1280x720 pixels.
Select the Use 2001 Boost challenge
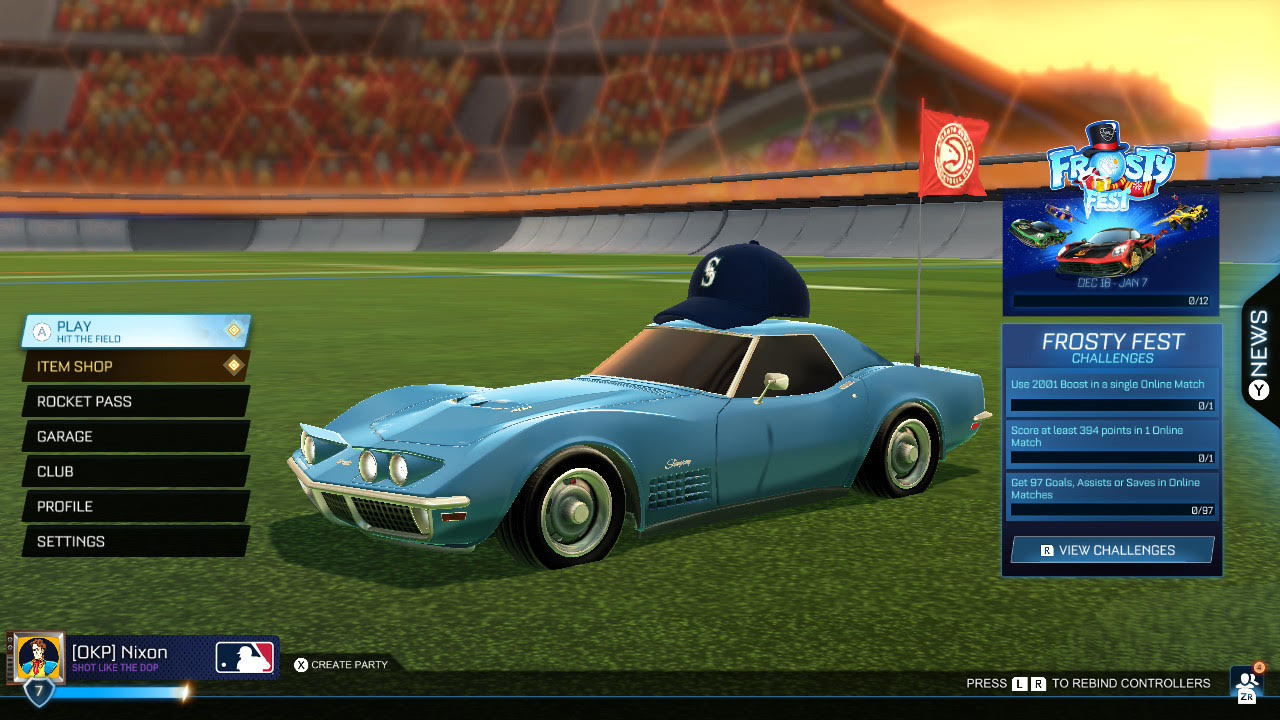[x=1111, y=391]
